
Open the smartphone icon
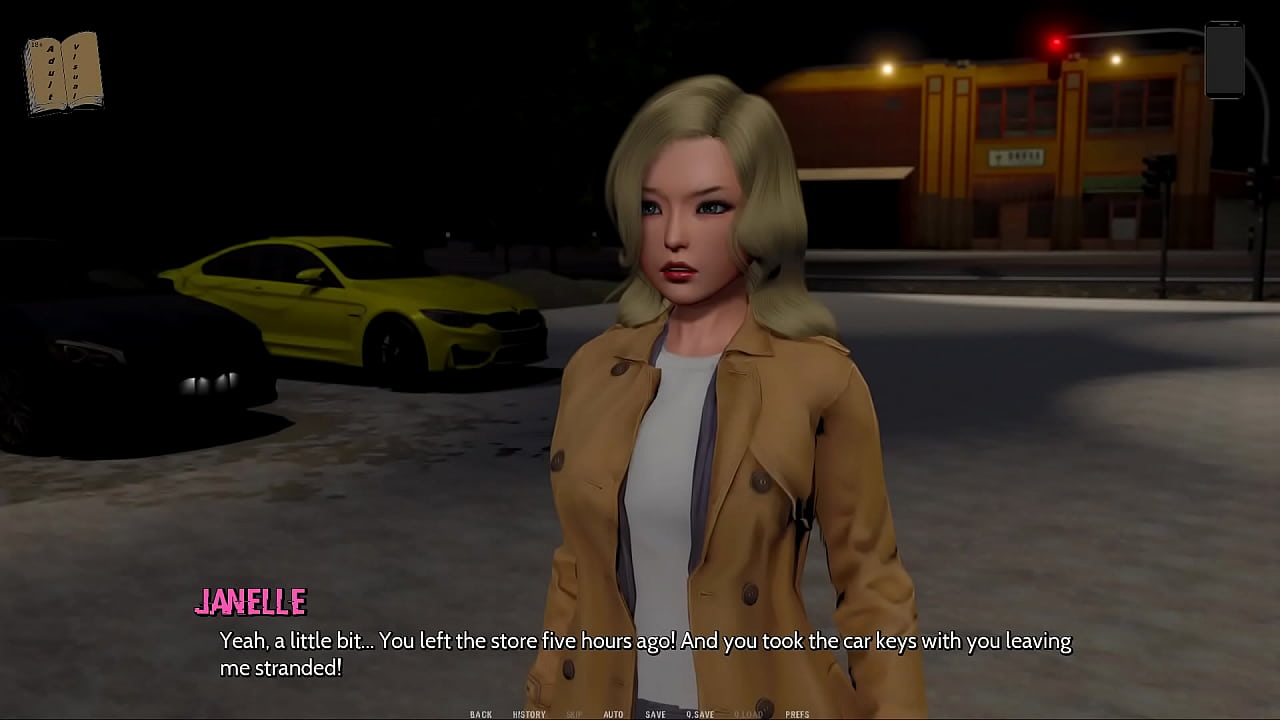1224,60
